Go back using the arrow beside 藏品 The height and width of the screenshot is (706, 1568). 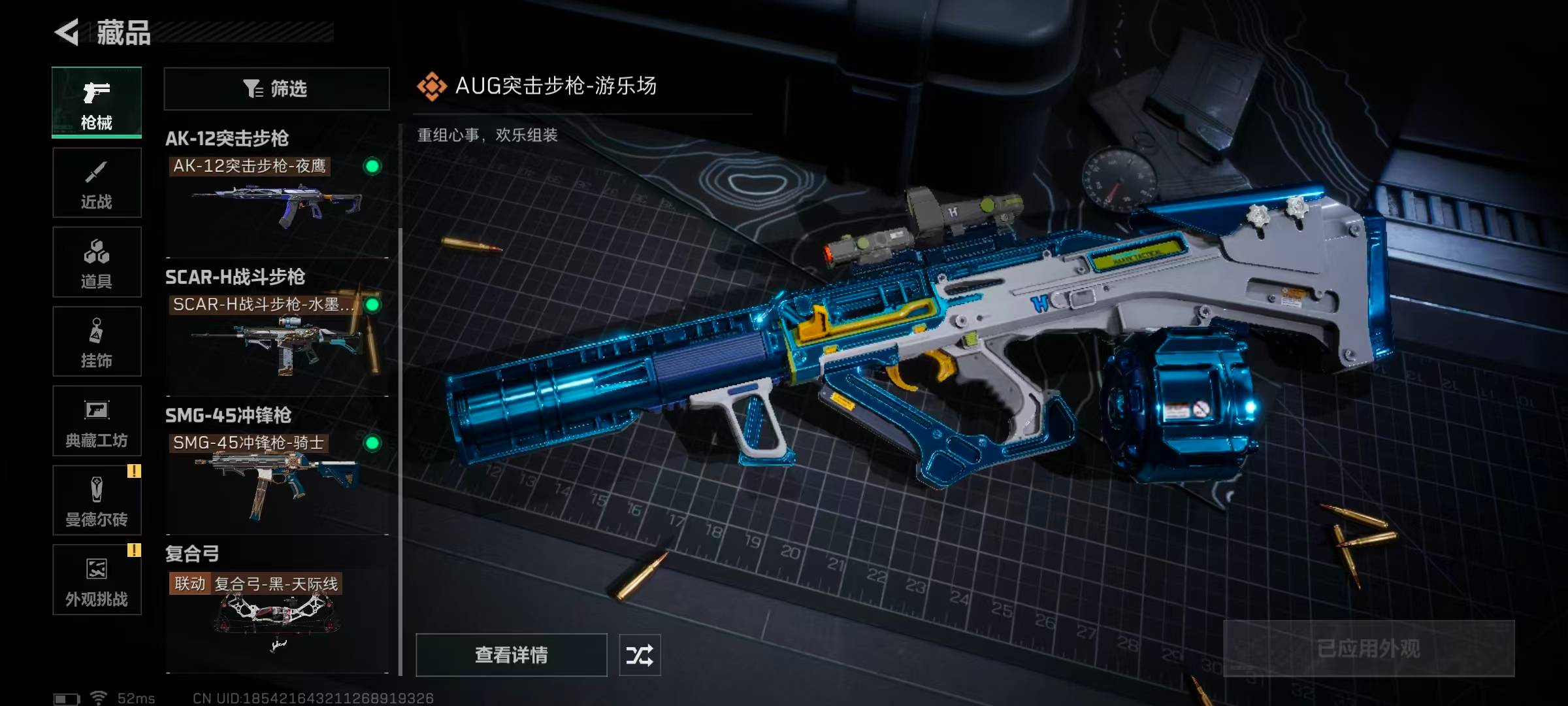pyautogui.click(x=67, y=32)
